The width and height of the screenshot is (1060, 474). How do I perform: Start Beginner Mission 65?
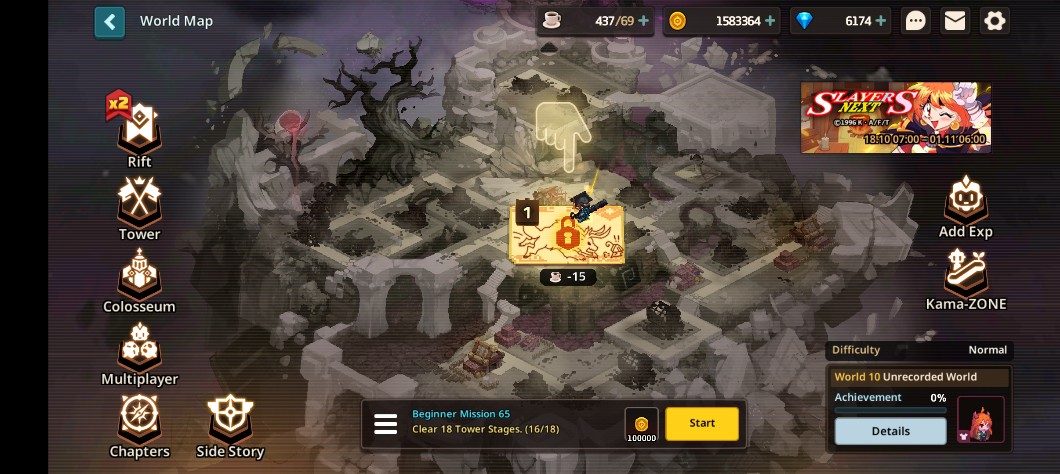coord(702,423)
